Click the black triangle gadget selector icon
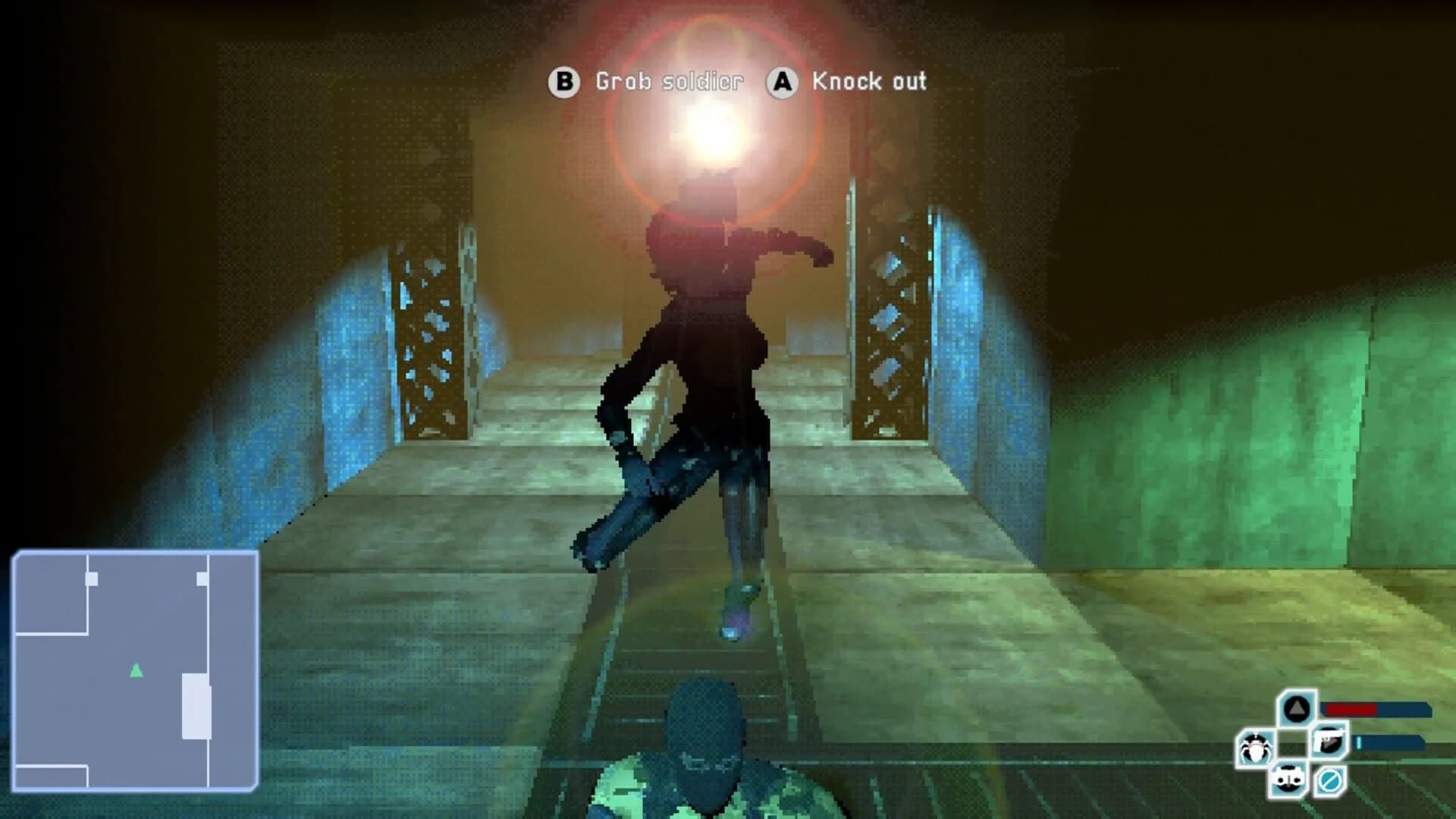The height and width of the screenshot is (819, 1456). (1297, 708)
